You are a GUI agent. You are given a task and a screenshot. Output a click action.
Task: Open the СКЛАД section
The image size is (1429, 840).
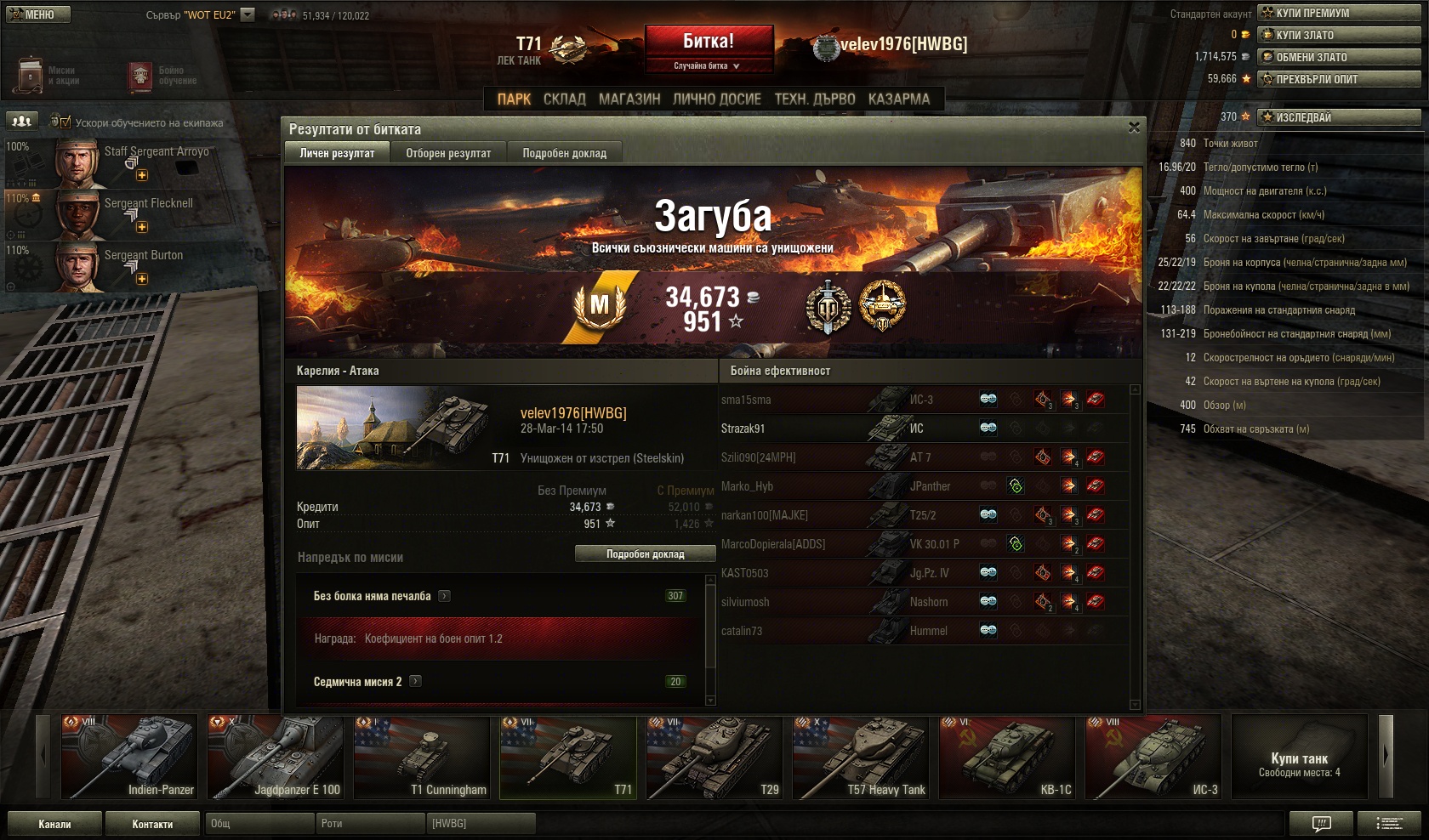tap(564, 99)
